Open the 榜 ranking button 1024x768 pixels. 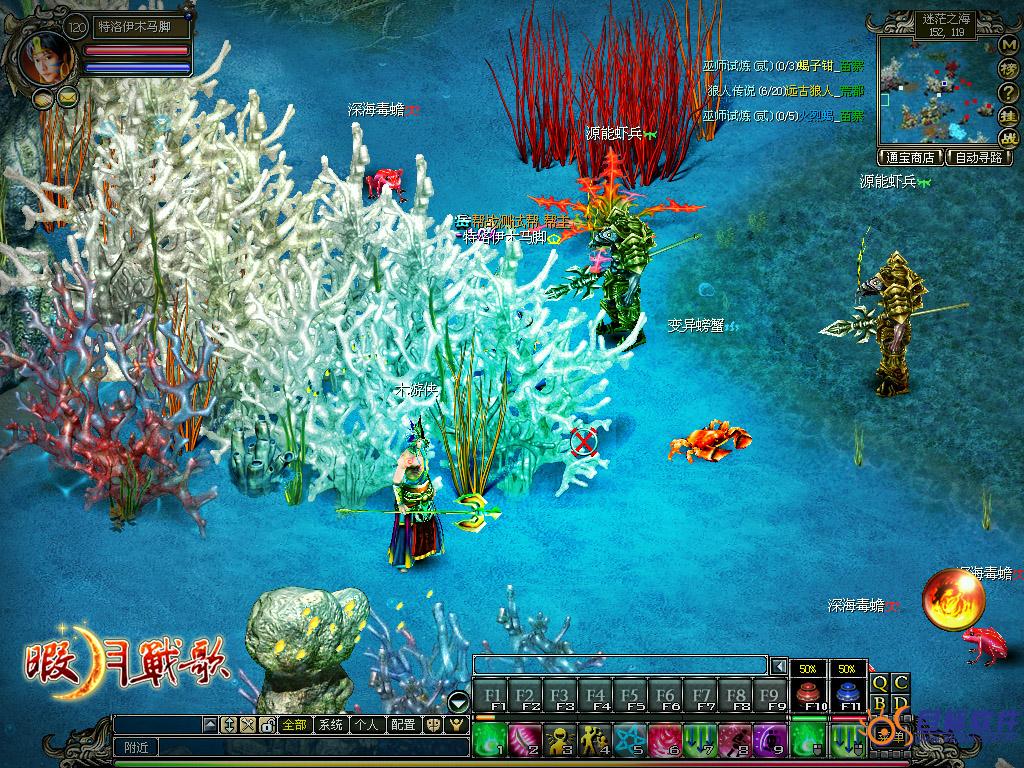coord(1008,69)
